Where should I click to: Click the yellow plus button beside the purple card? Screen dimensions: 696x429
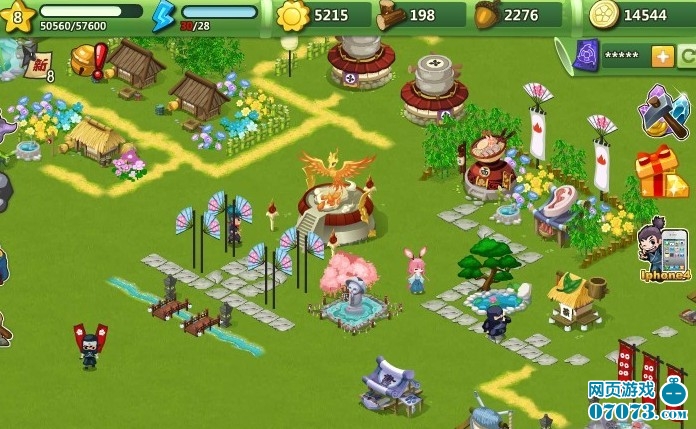(662, 56)
